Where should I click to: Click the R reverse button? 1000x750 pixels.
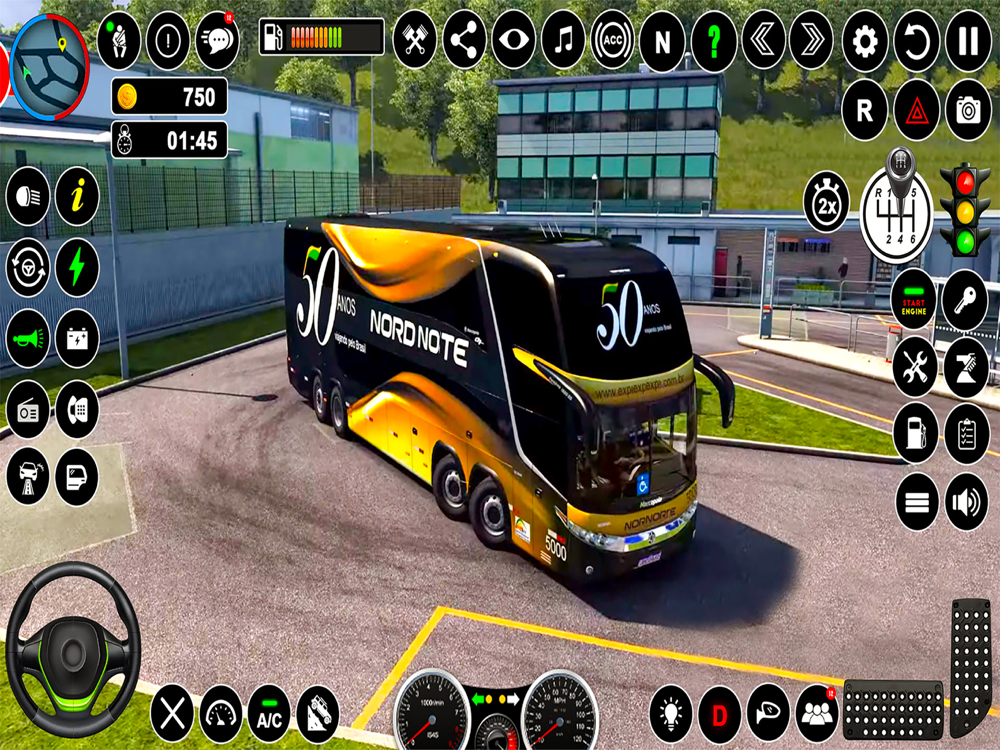click(865, 110)
